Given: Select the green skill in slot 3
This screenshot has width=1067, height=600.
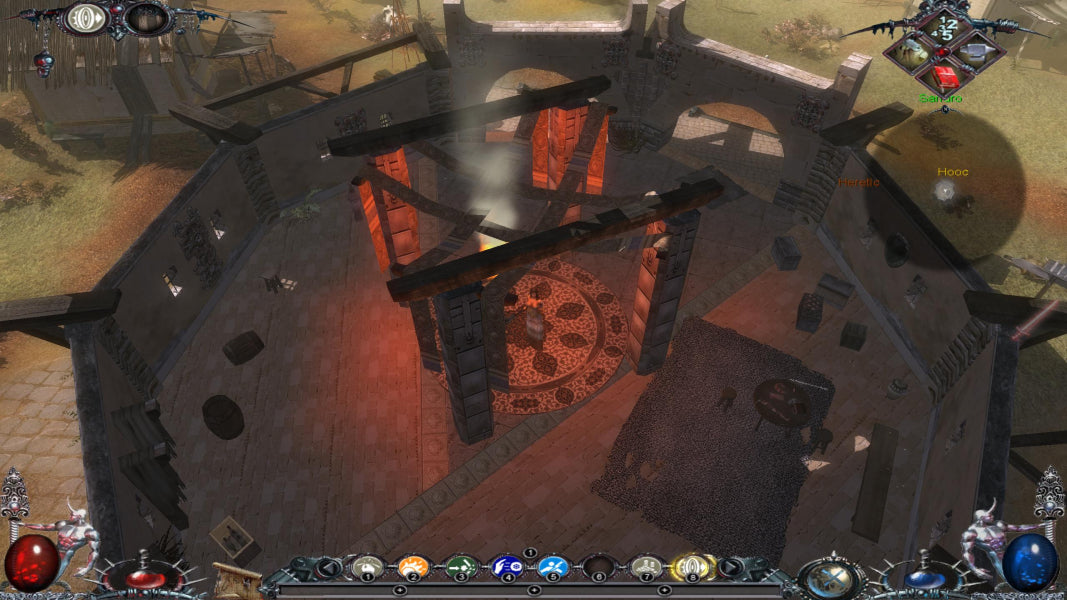Looking at the screenshot, I should click(459, 568).
